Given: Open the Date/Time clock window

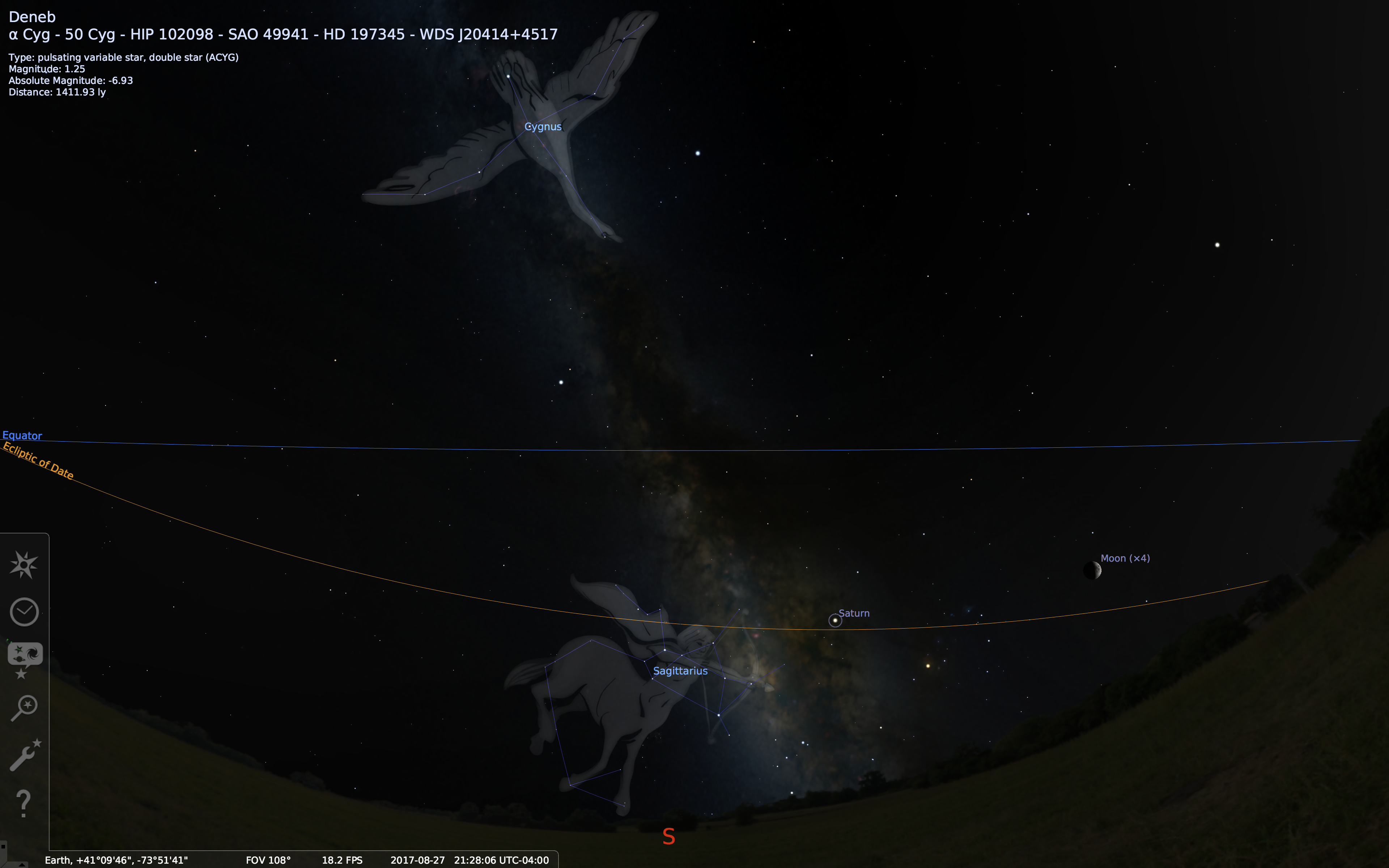Looking at the screenshot, I should (24, 612).
